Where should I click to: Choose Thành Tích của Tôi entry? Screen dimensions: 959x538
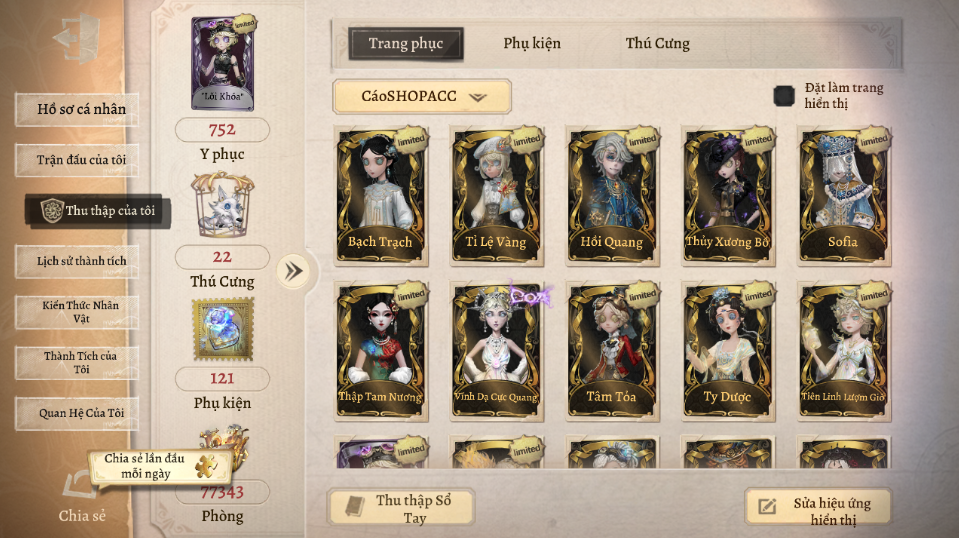76,362
